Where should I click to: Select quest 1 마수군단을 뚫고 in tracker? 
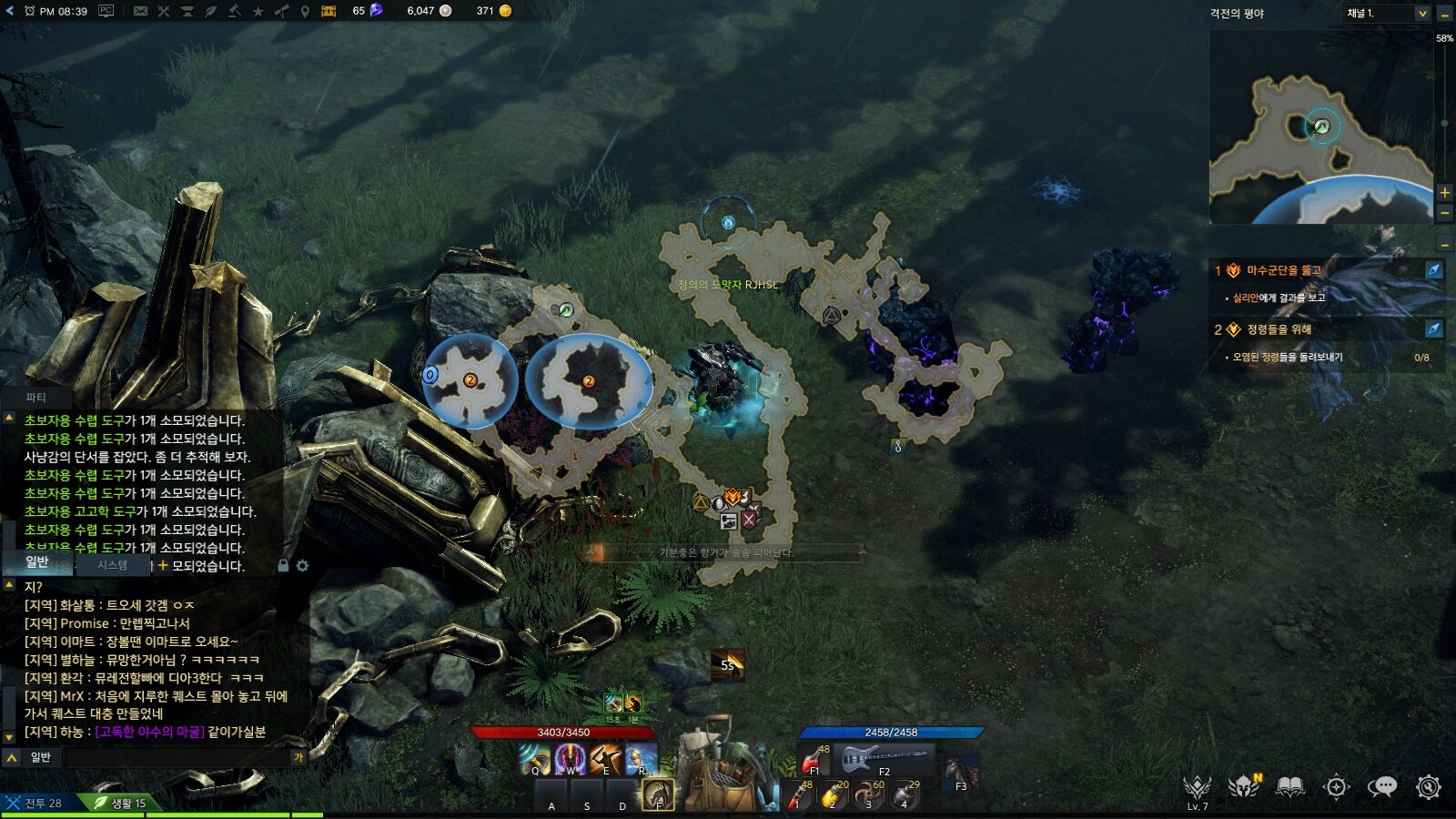click(1284, 270)
